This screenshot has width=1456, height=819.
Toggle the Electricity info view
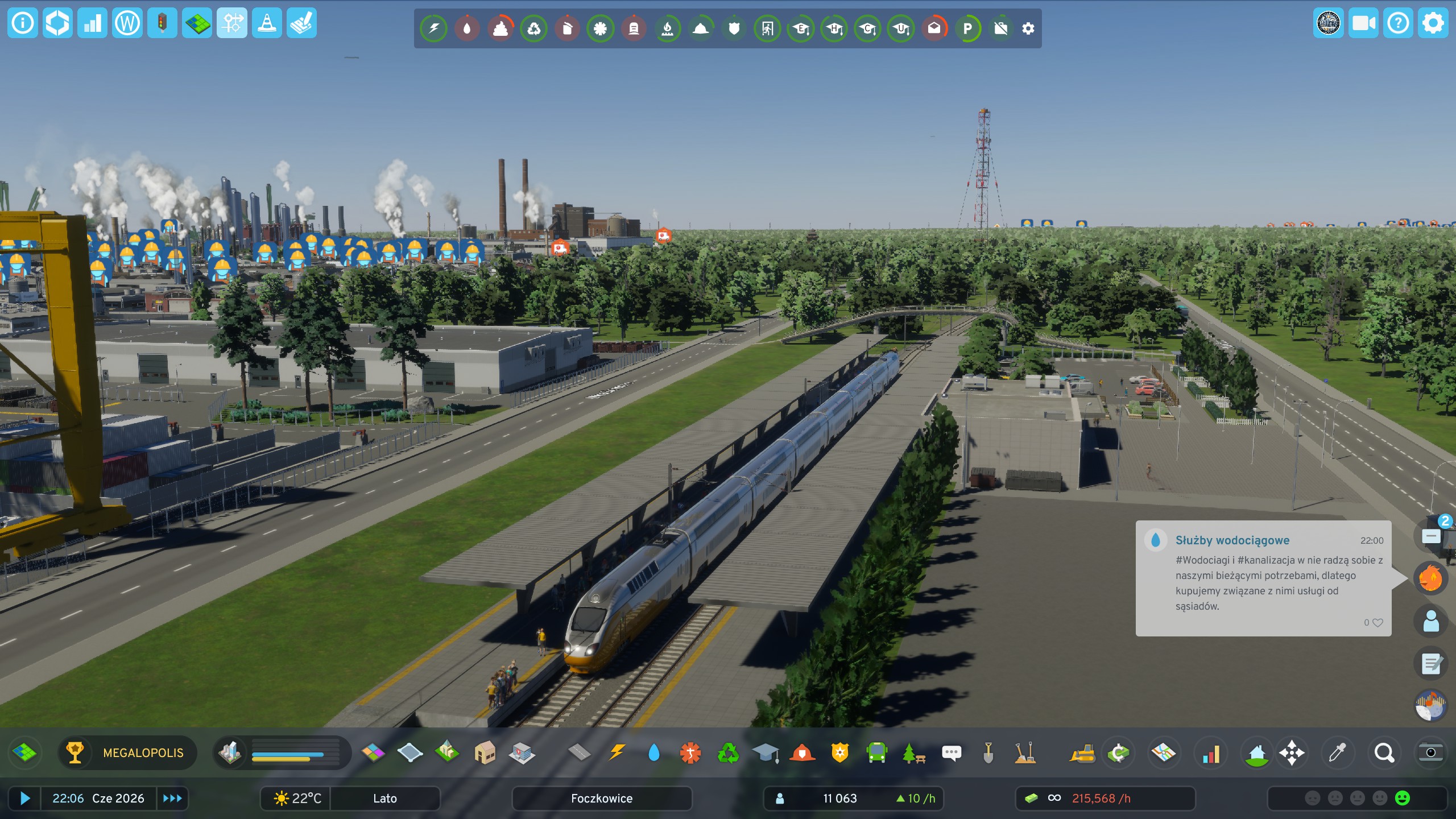[x=433, y=28]
